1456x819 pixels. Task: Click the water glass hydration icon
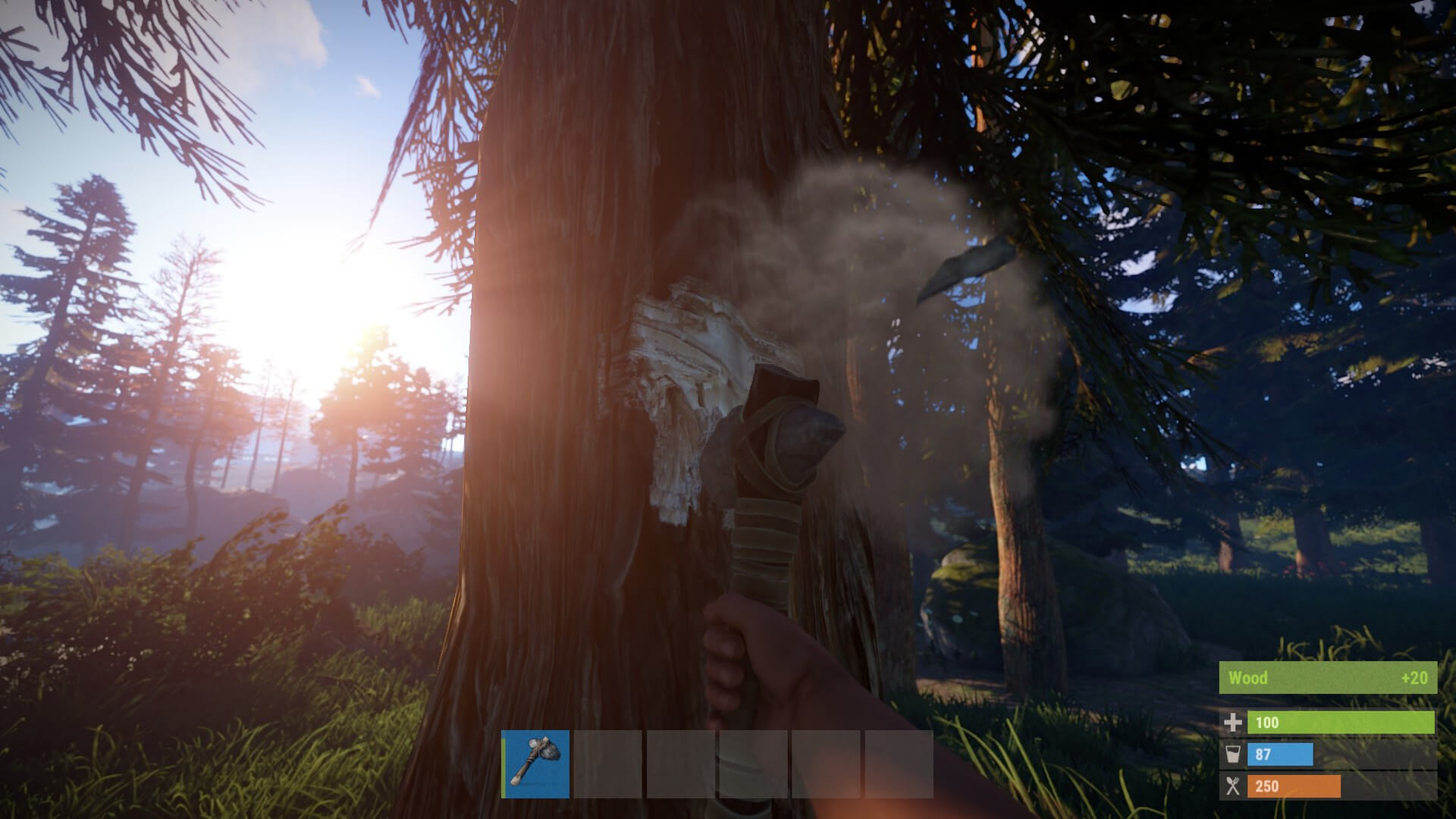pos(1234,755)
